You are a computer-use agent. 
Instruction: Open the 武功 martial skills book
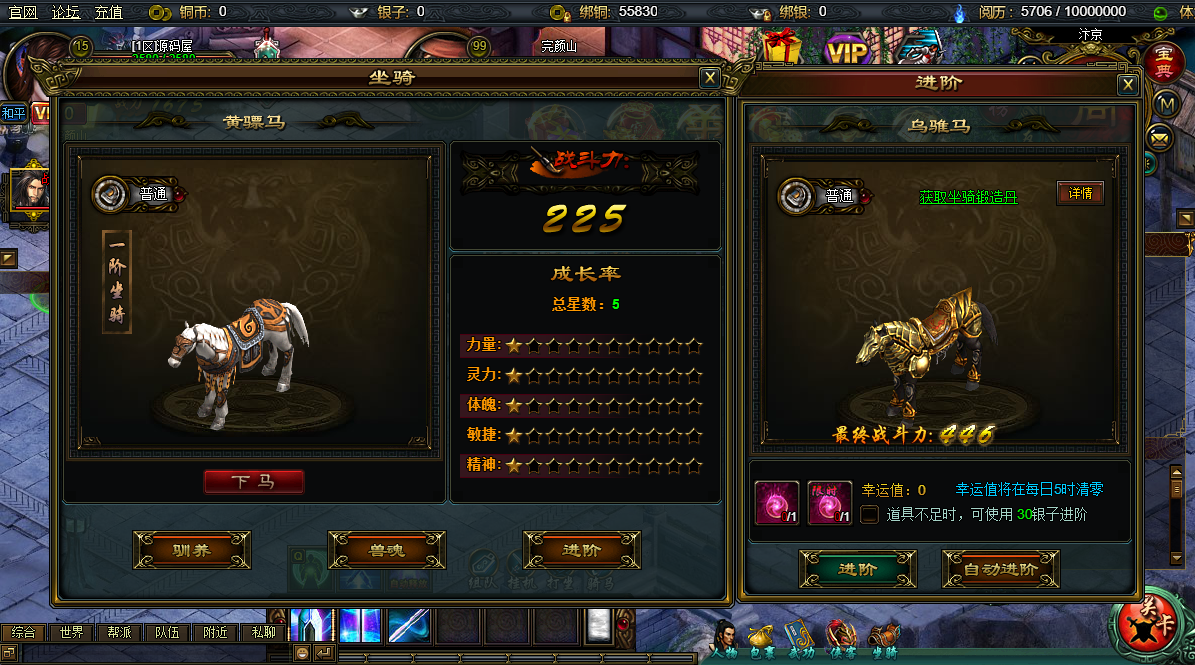pyautogui.click(x=800, y=638)
